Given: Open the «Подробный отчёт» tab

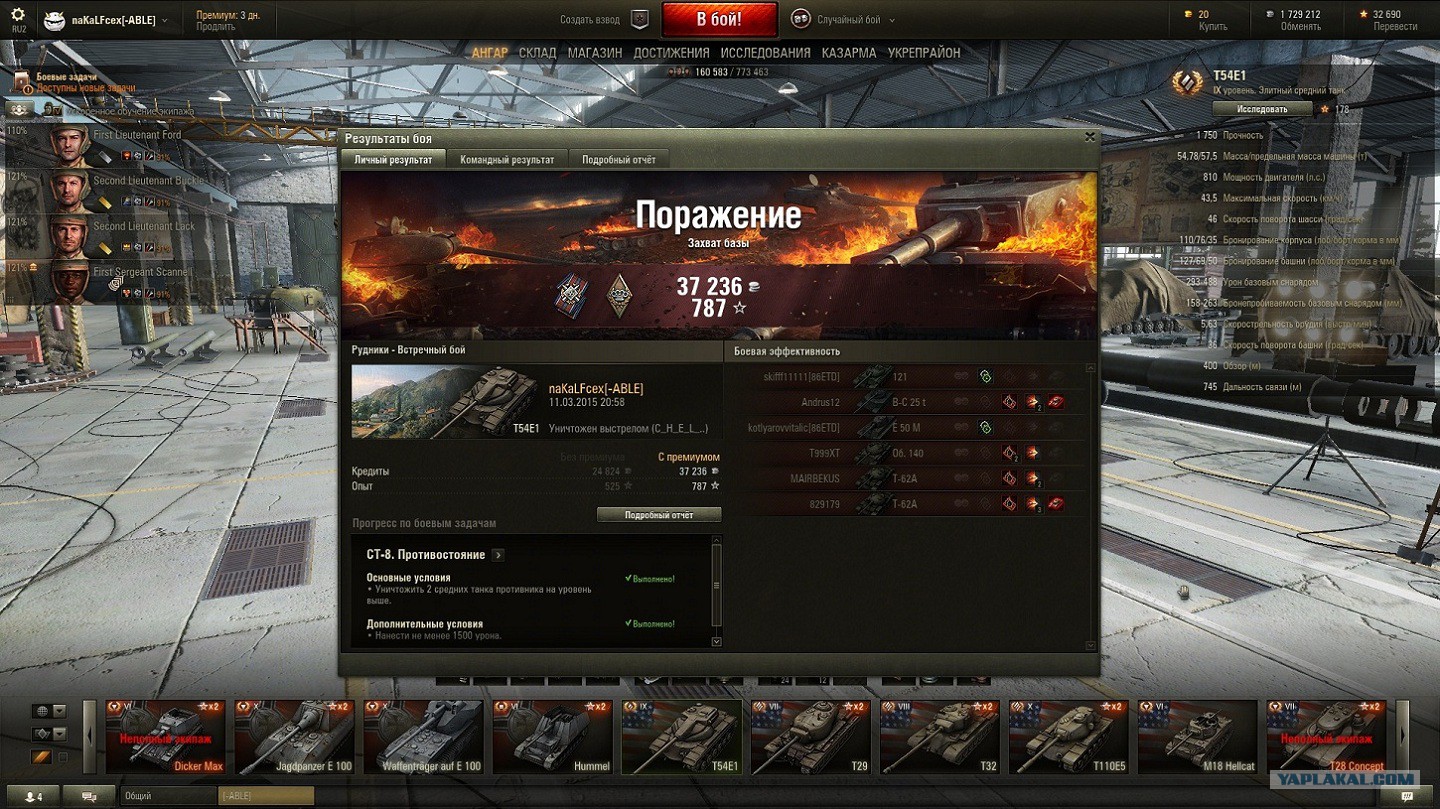Looking at the screenshot, I should [619, 160].
